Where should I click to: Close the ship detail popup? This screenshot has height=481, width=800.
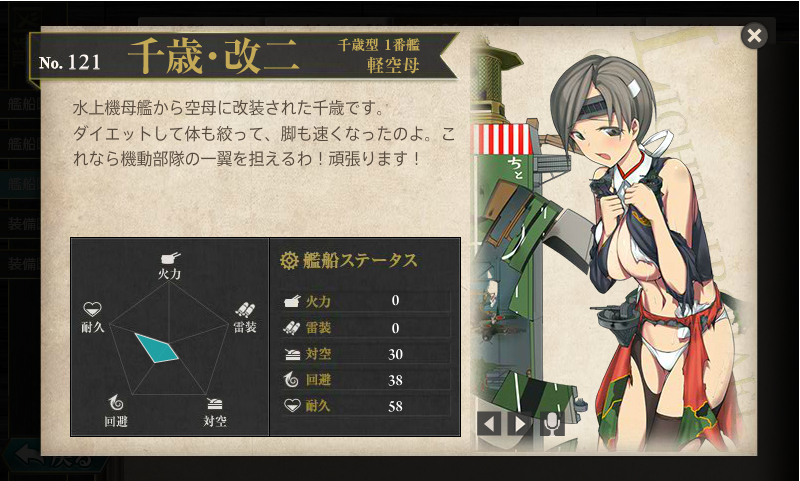pyautogui.click(x=754, y=36)
